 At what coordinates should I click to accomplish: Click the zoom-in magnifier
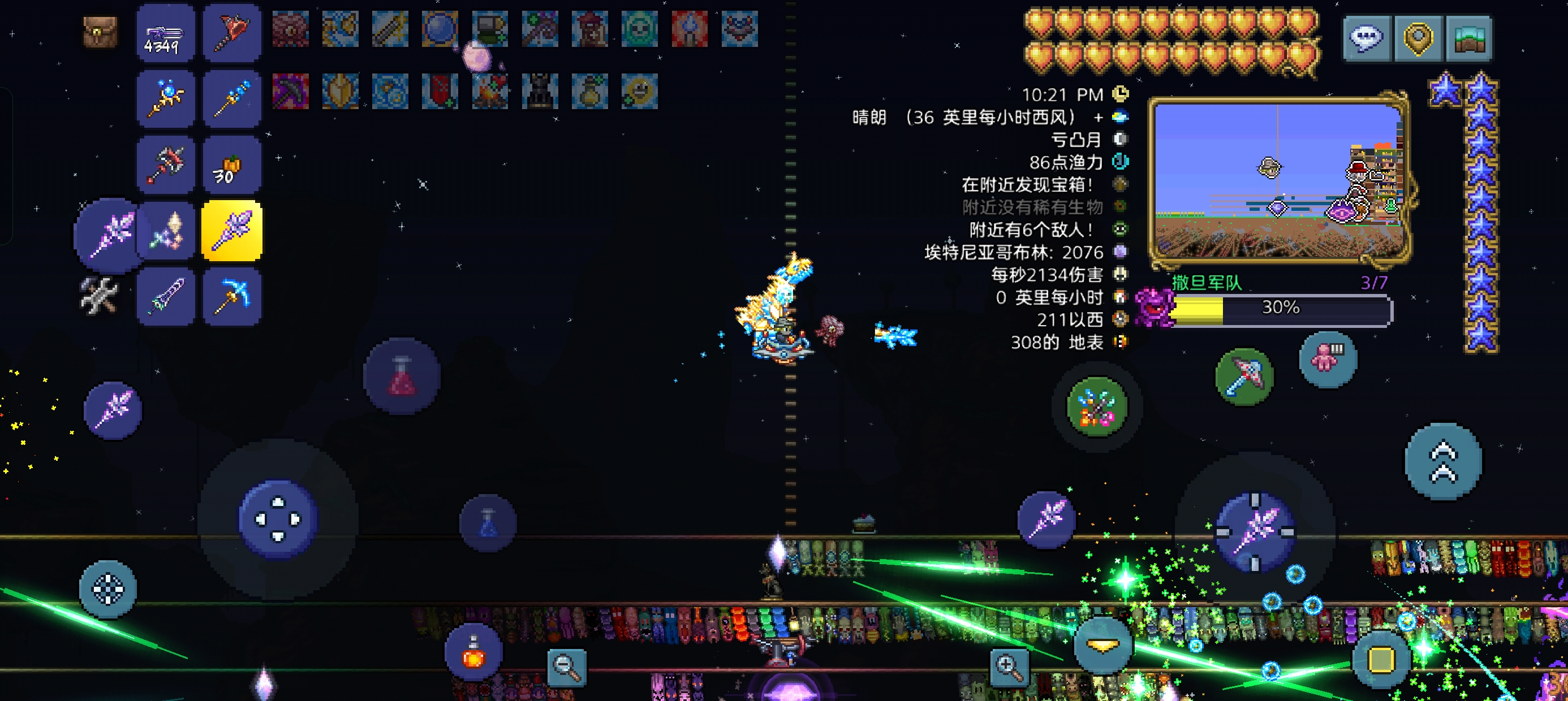coord(1009,667)
